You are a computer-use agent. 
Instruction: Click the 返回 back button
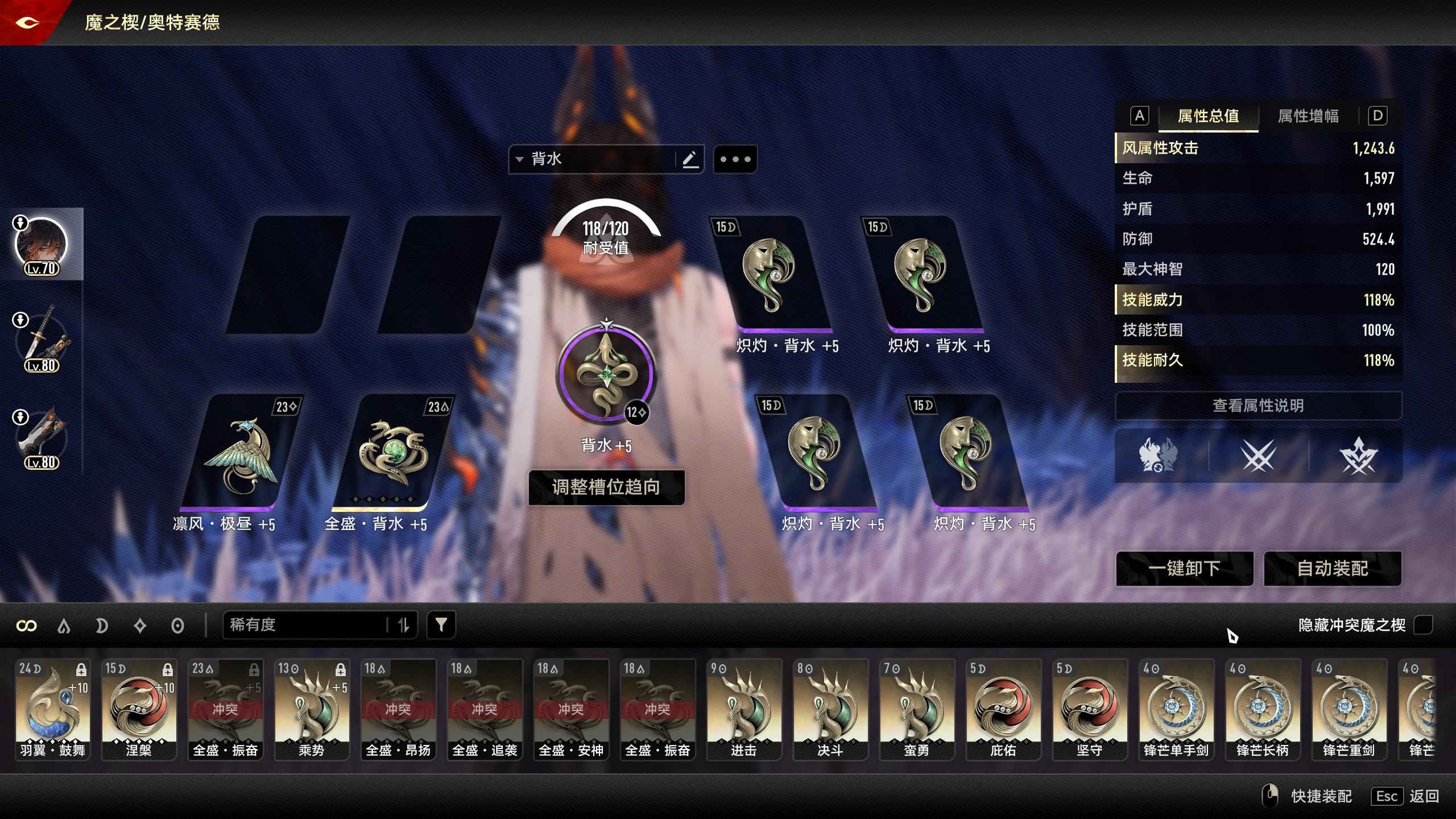point(1424,796)
